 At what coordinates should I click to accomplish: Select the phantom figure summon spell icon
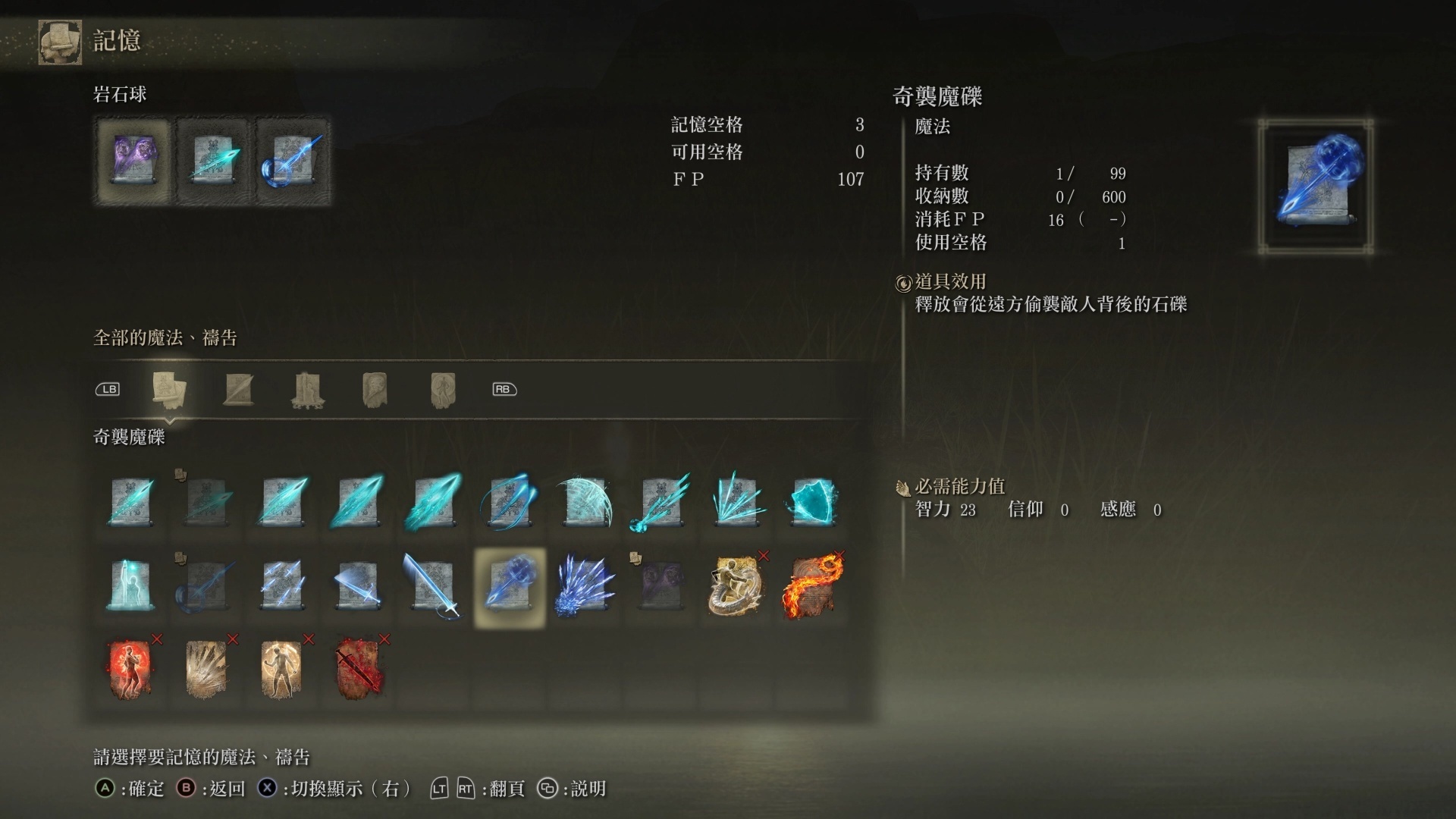pos(130,584)
